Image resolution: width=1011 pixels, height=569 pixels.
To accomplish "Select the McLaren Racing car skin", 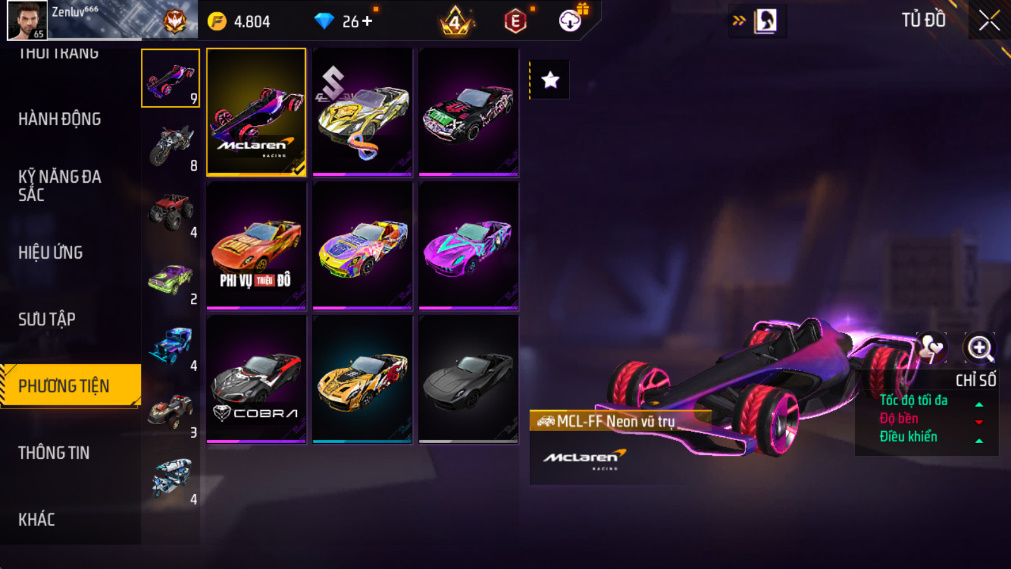I will (256, 112).
